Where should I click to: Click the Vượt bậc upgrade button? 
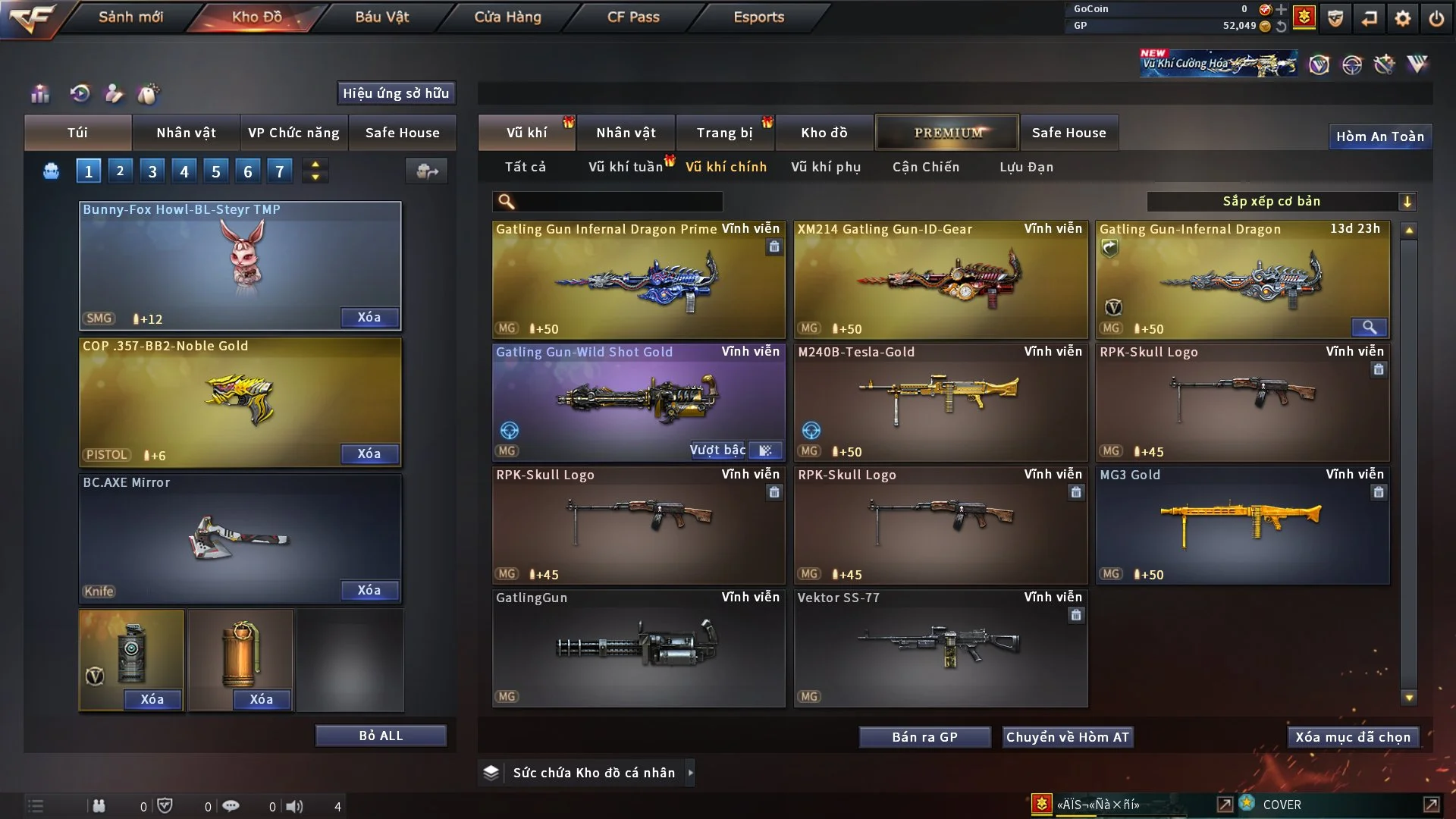pos(717,450)
